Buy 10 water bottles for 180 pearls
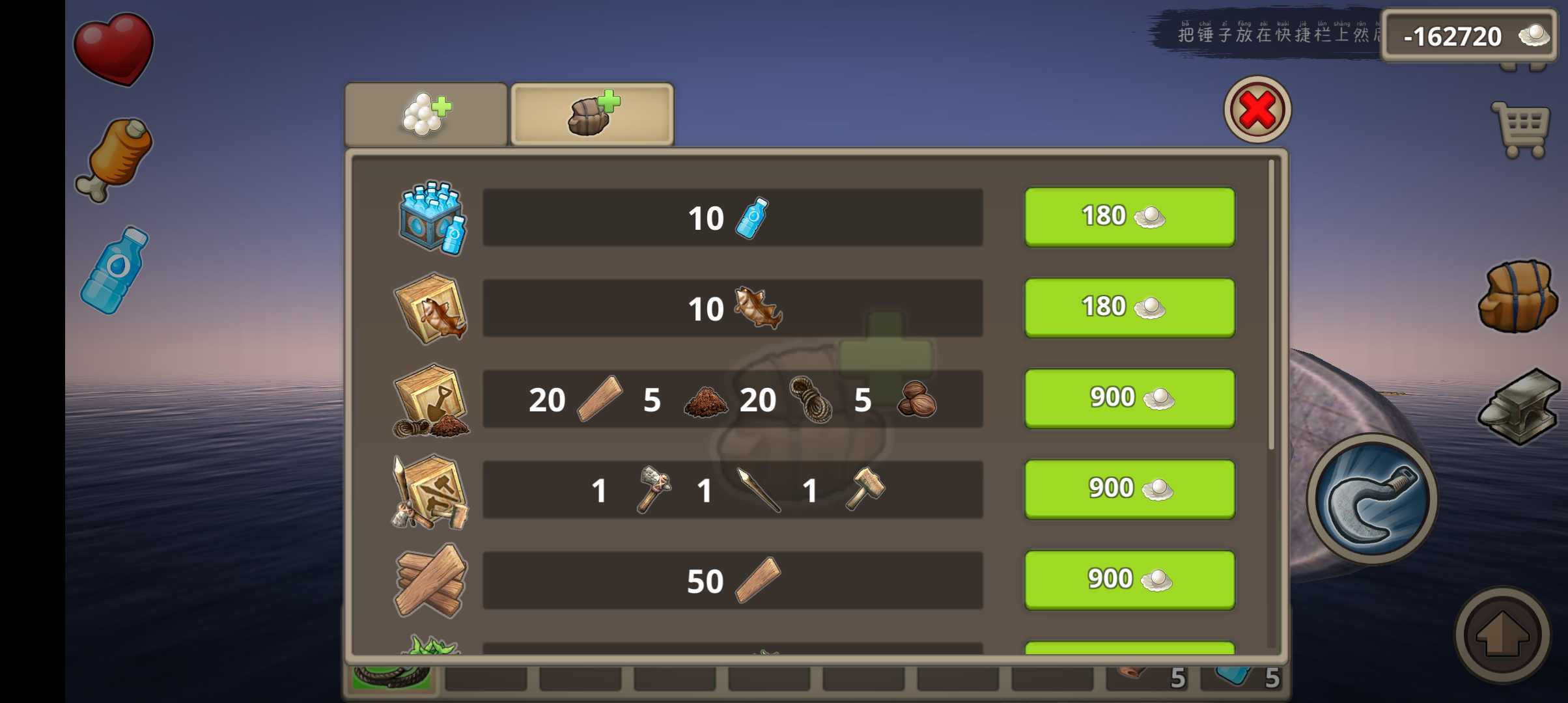Screen dimensions: 1568x703 (1129, 217)
